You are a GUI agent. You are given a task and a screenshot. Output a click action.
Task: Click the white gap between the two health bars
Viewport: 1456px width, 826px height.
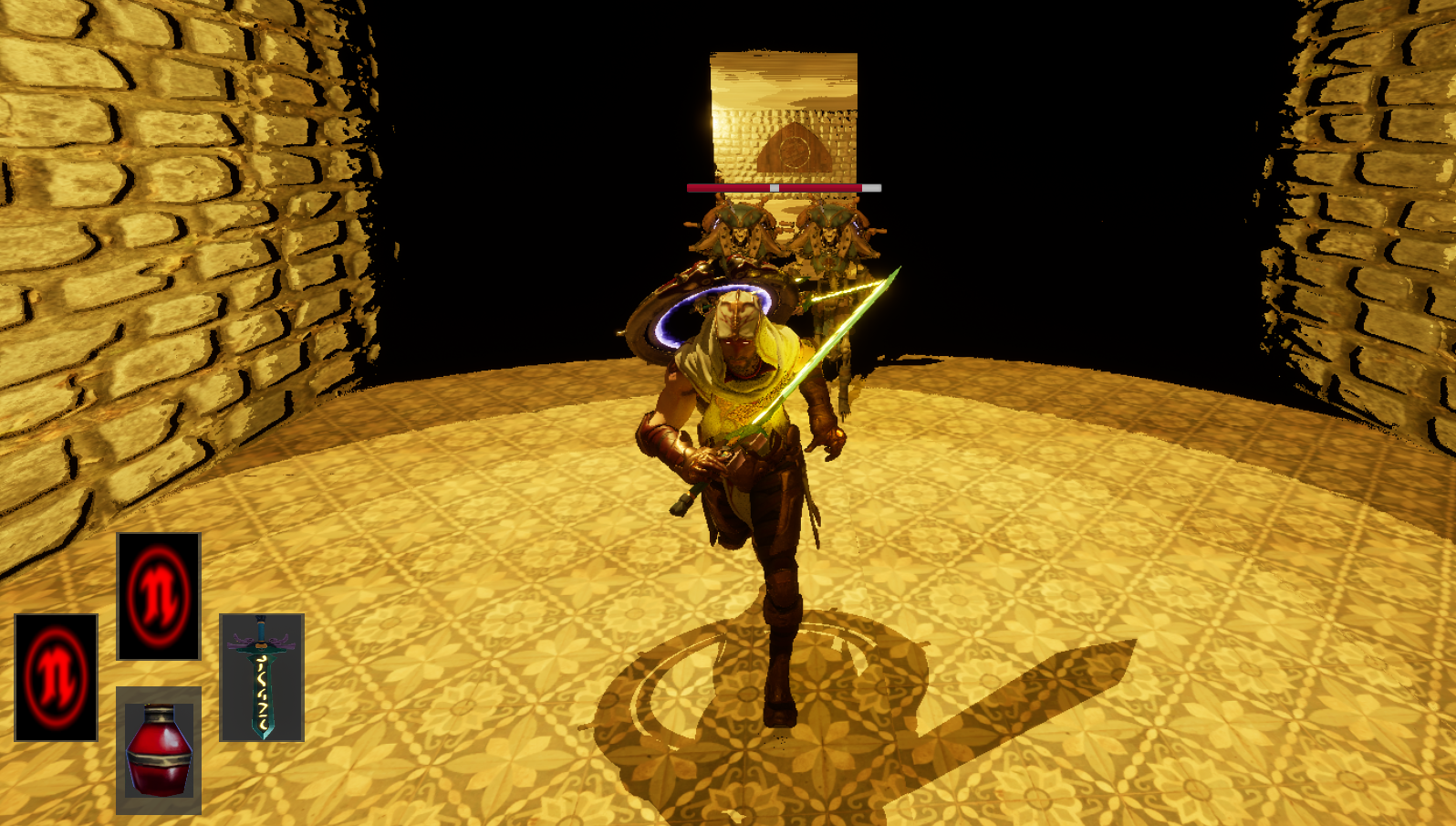[775, 186]
